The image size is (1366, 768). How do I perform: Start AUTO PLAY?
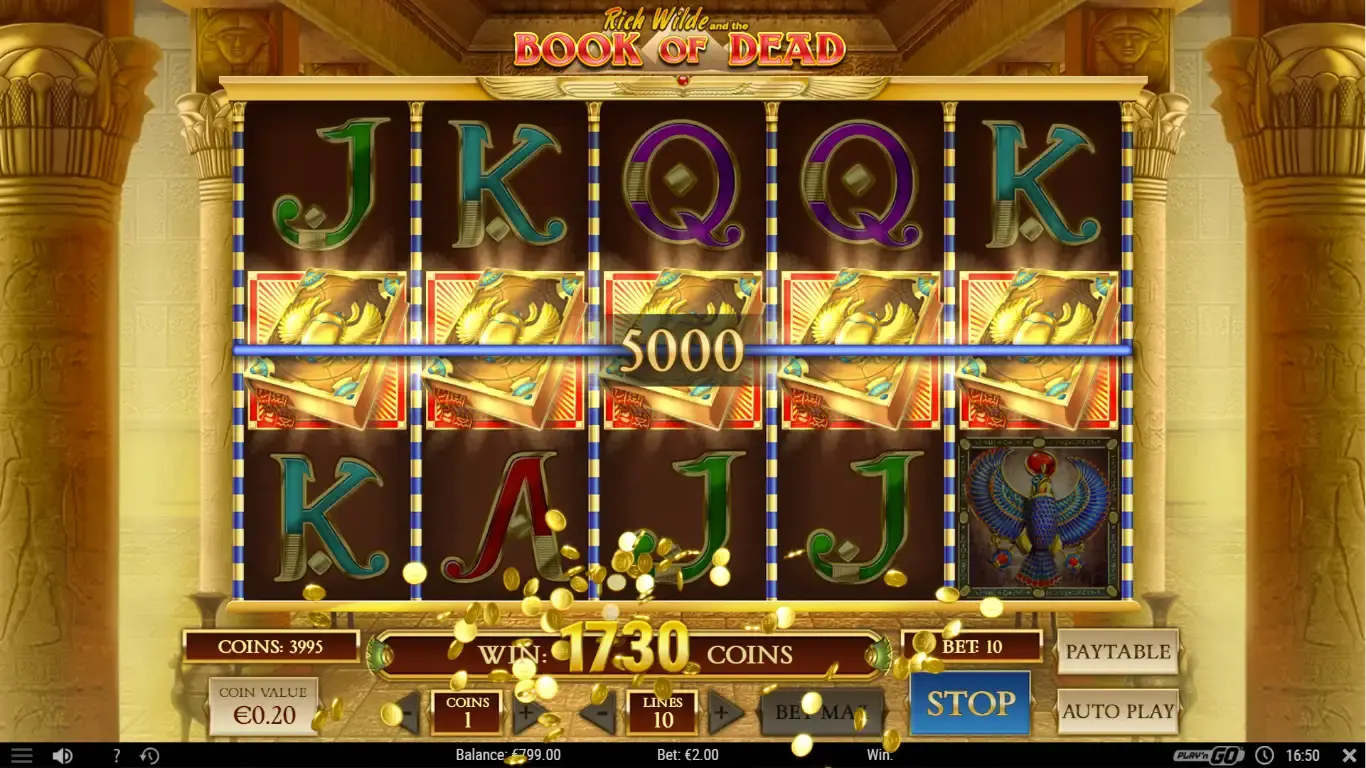click(1118, 712)
